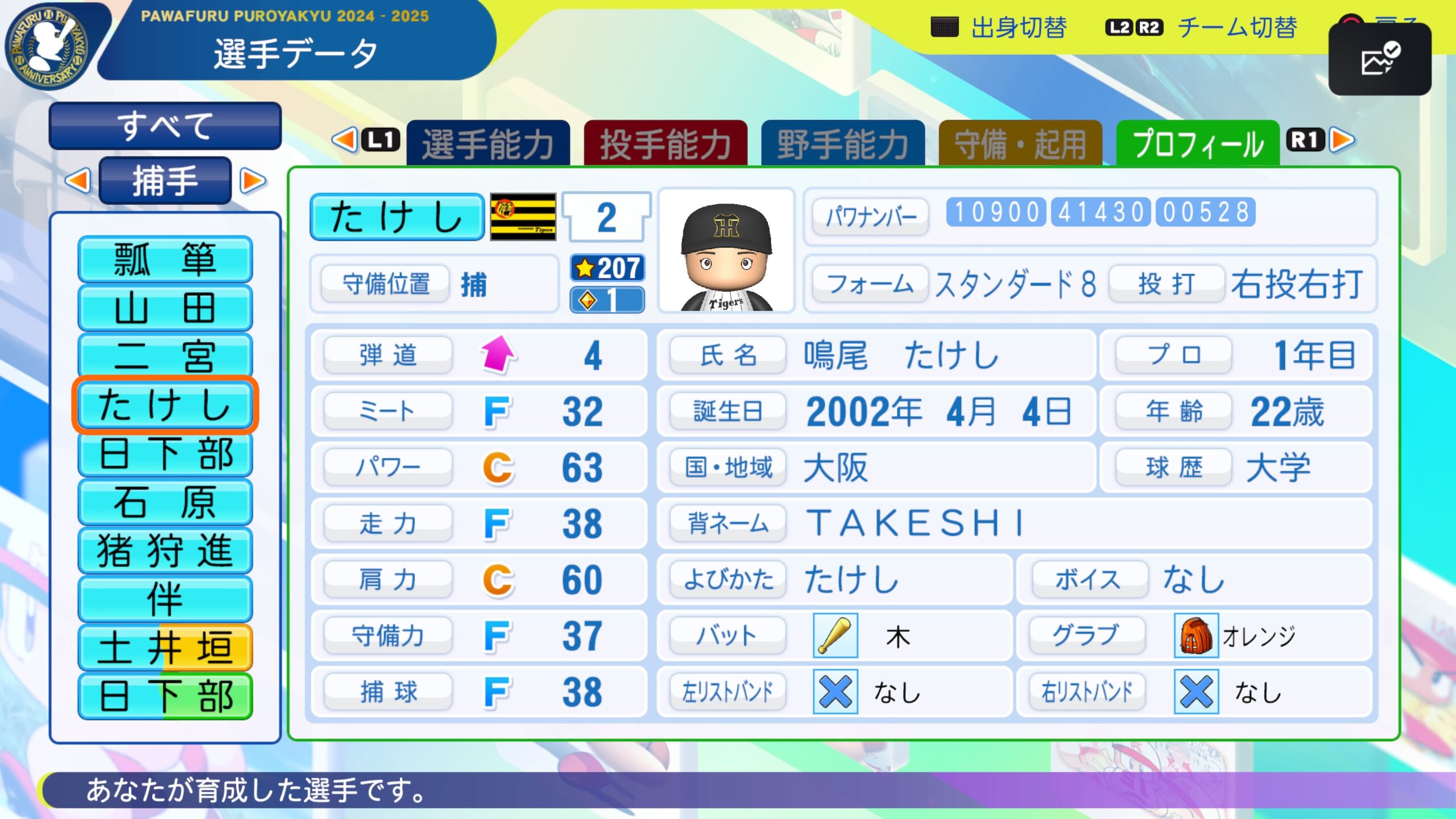The image size is (1456, 819).
Task: Choose the すべて filter button
Action: (x=165, y=126)
